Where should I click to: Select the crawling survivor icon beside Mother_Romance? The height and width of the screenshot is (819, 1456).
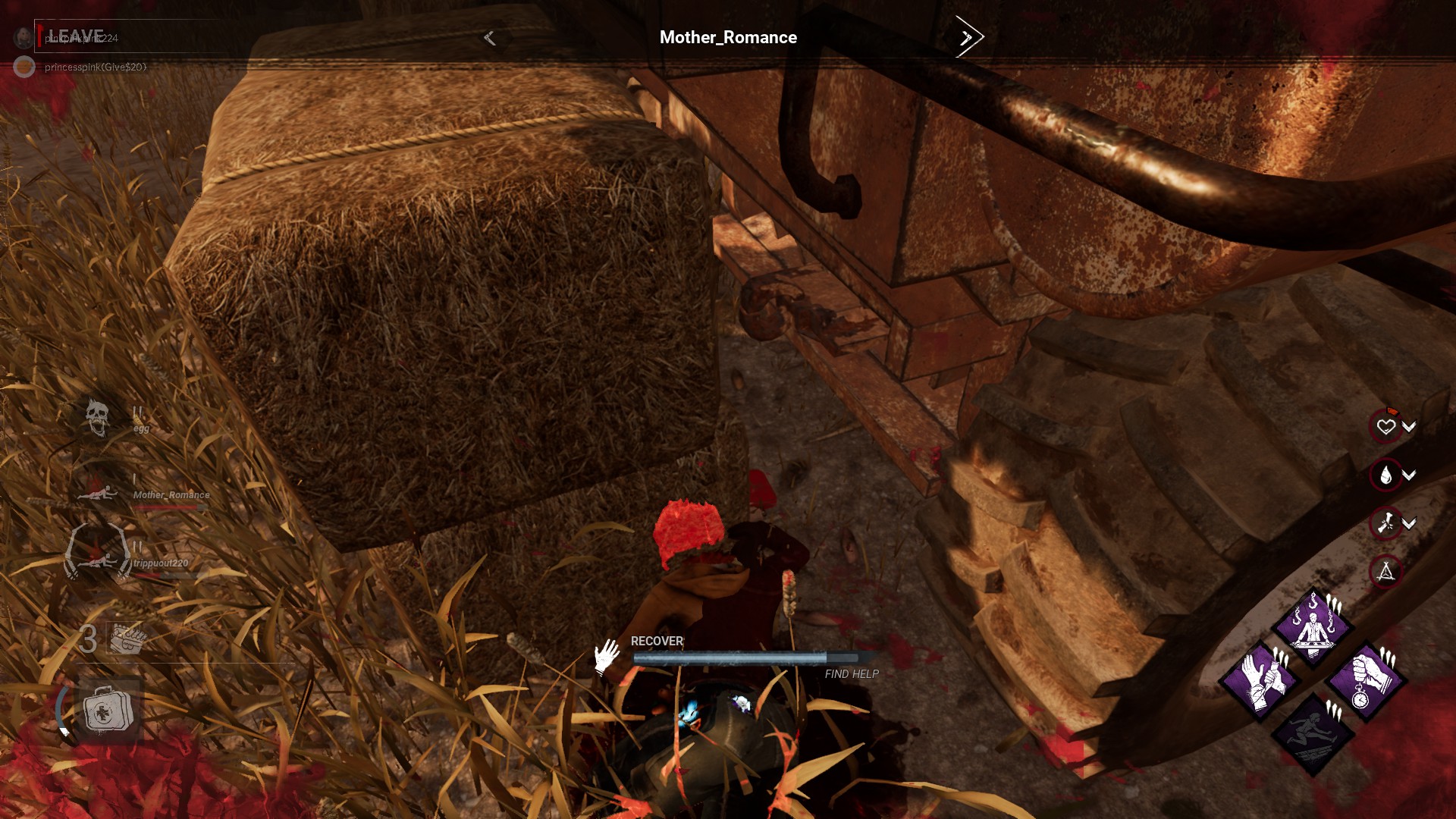point(96,494)
